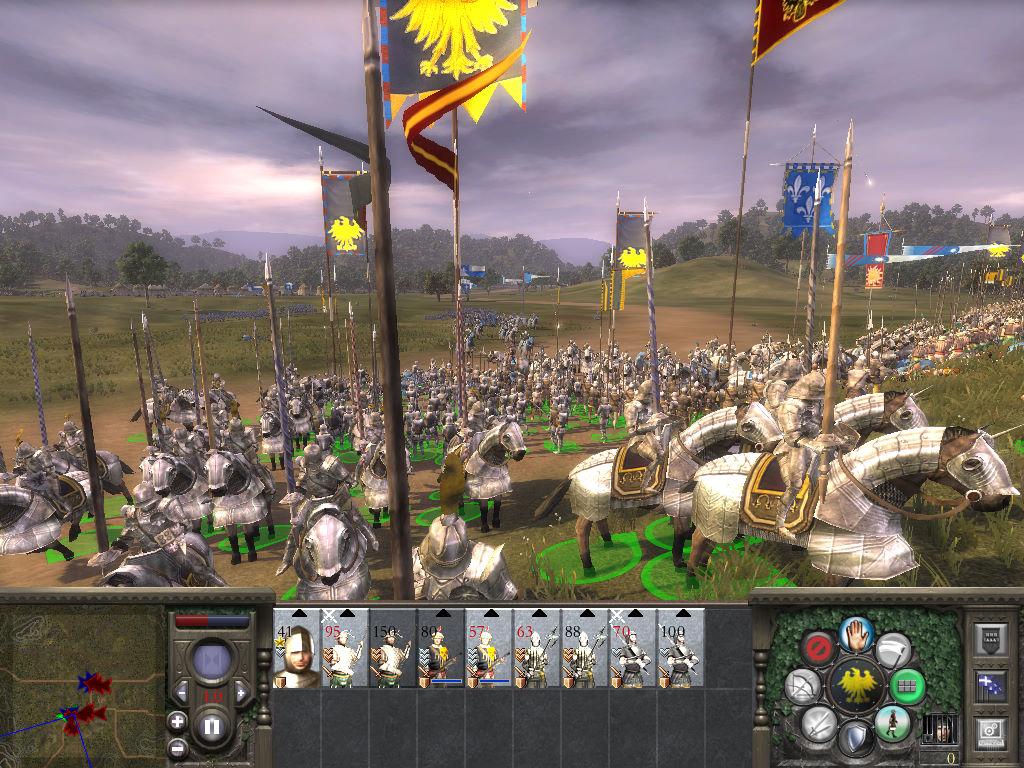Viewport: 1024px width, 768px height.
Task: Pick the unit card with 80 troops
Action: coord(441,650)
